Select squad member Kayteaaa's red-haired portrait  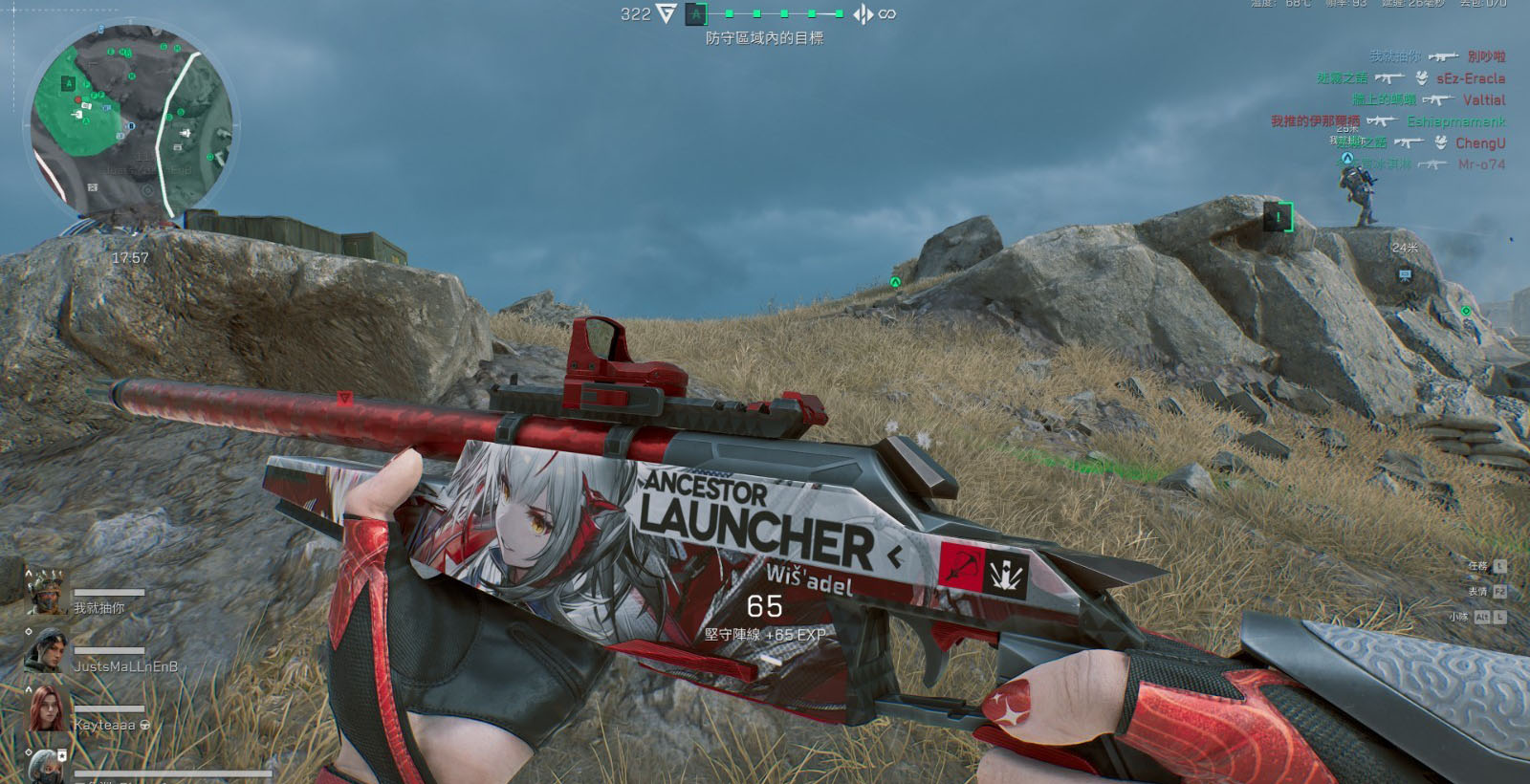coord(46,710)
